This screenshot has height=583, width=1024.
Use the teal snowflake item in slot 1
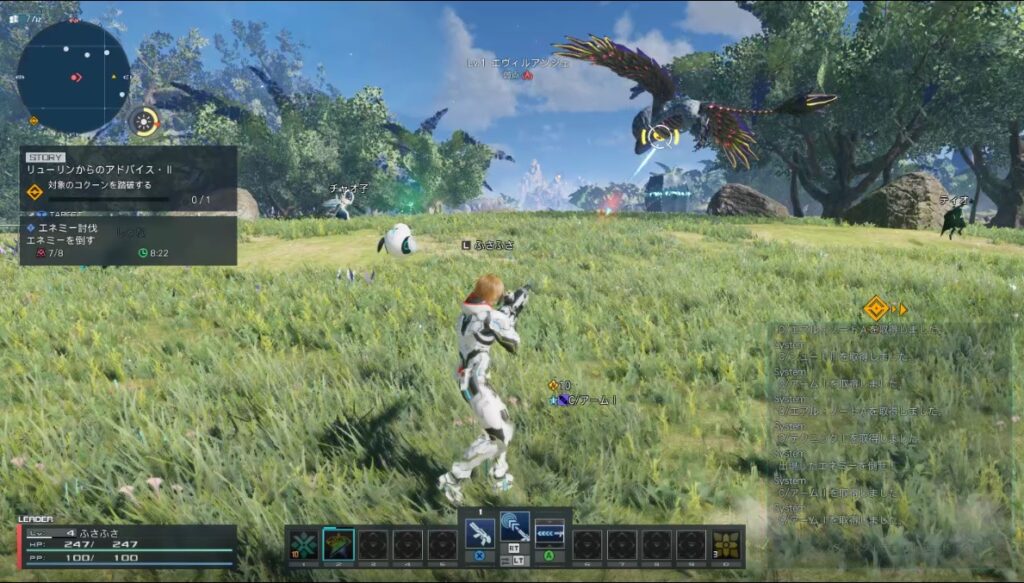click(304, 543)
